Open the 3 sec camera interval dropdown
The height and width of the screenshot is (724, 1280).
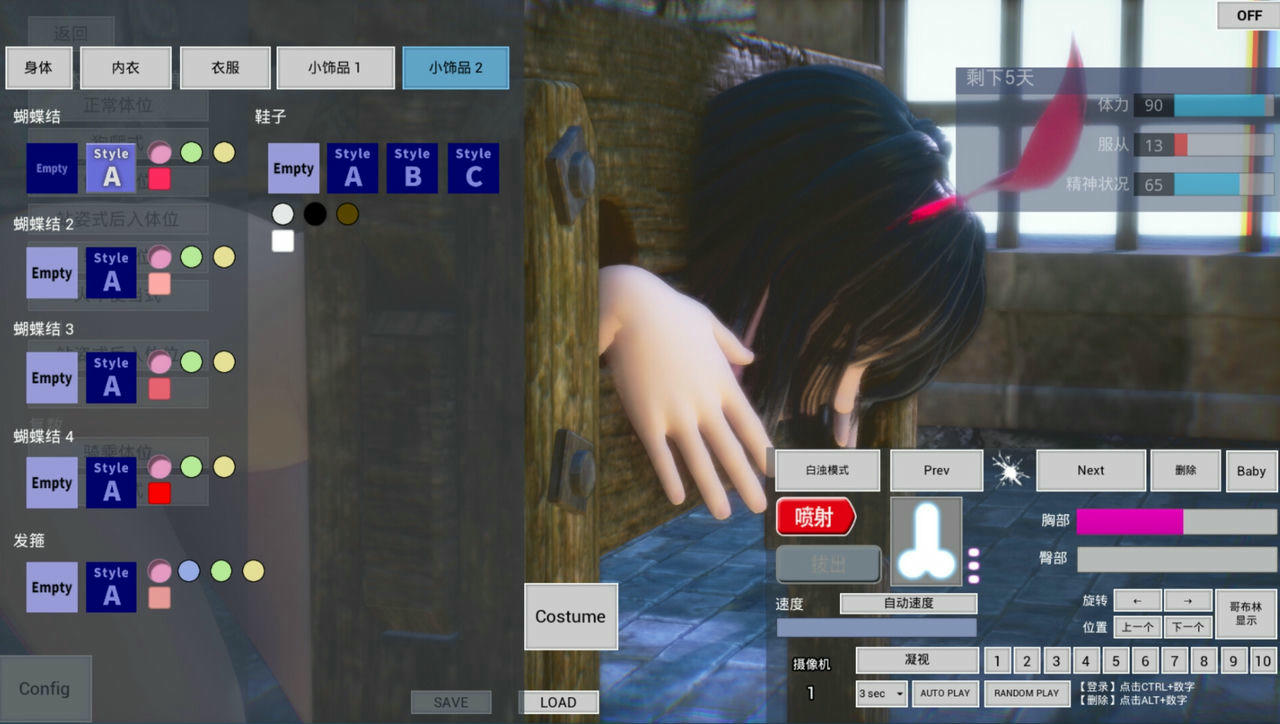pos(879,693)
